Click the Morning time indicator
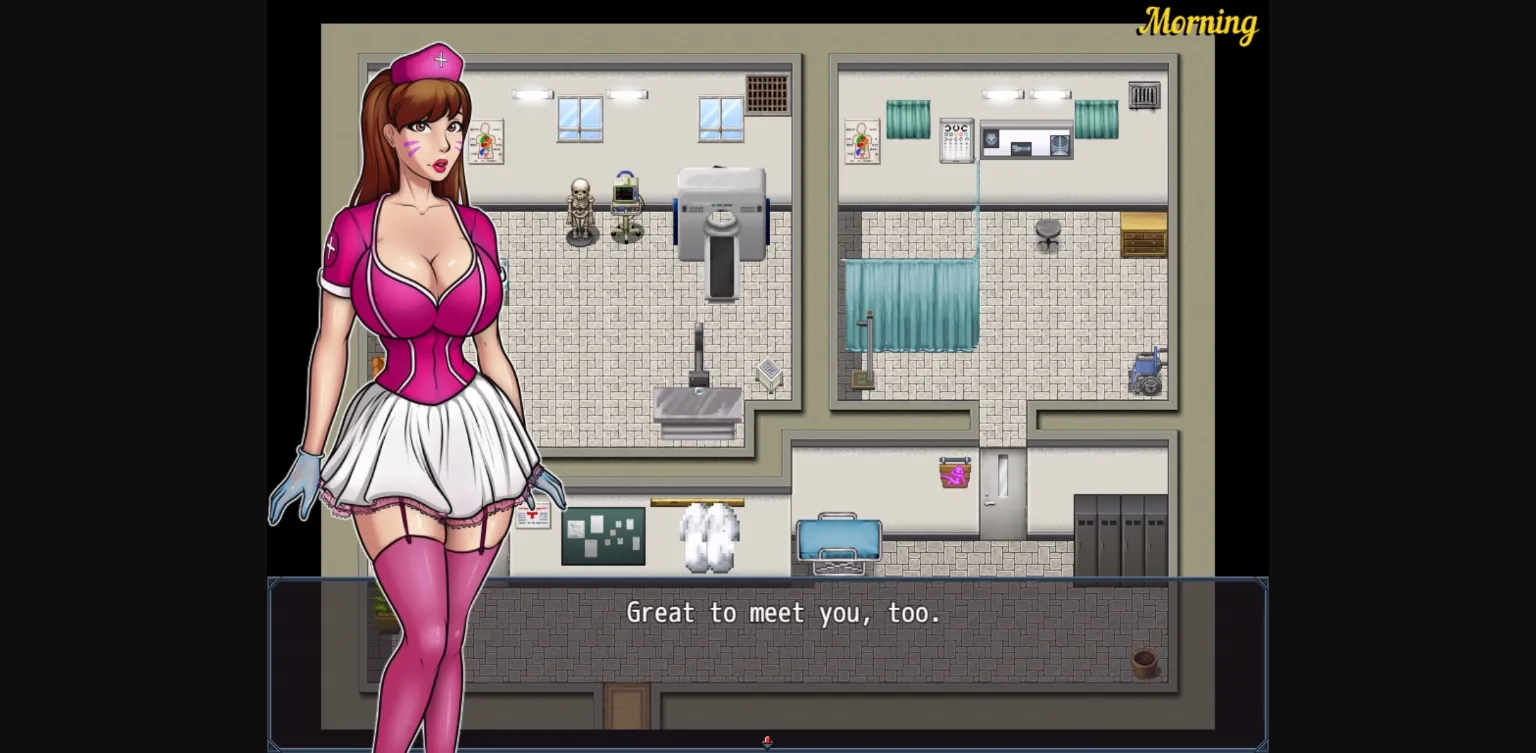The width and height of the screenshot is (1536, 753). pos(1198,25)
